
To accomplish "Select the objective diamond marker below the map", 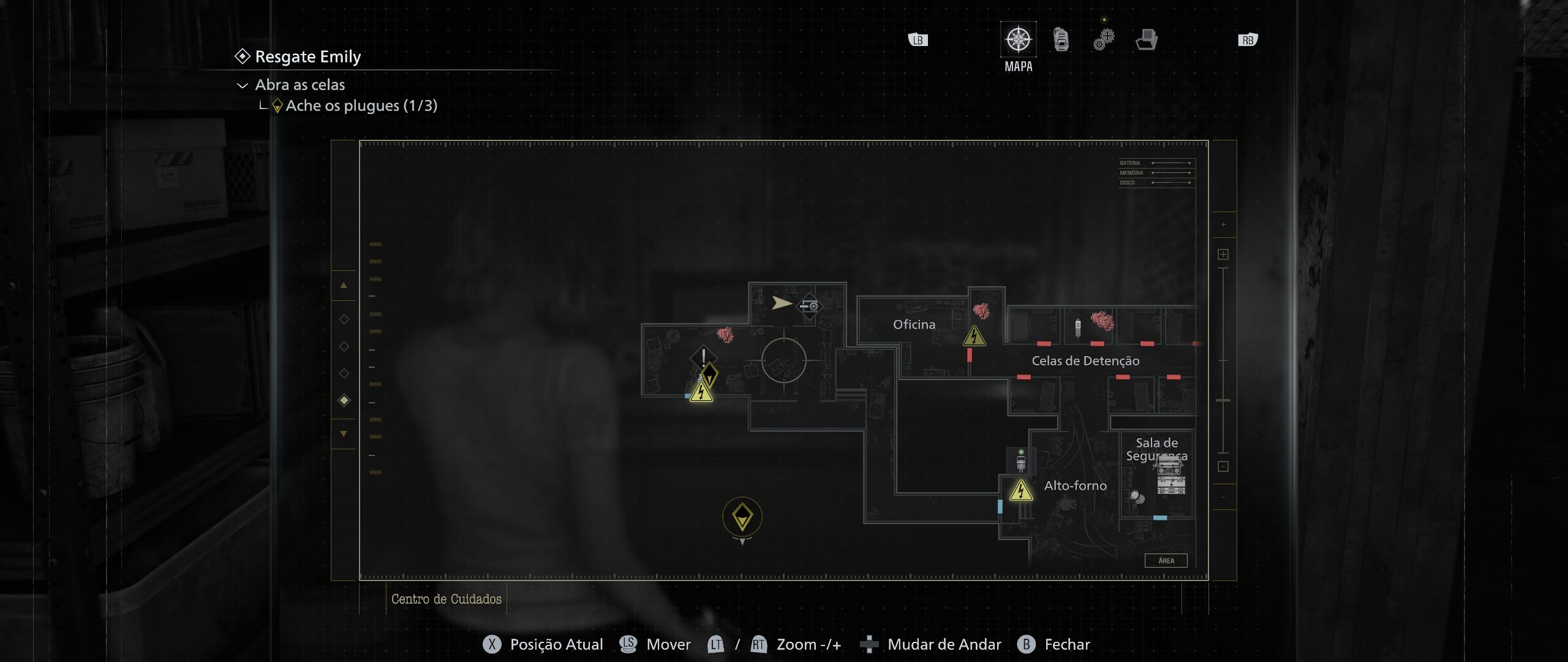I will (x=742, y=517).
